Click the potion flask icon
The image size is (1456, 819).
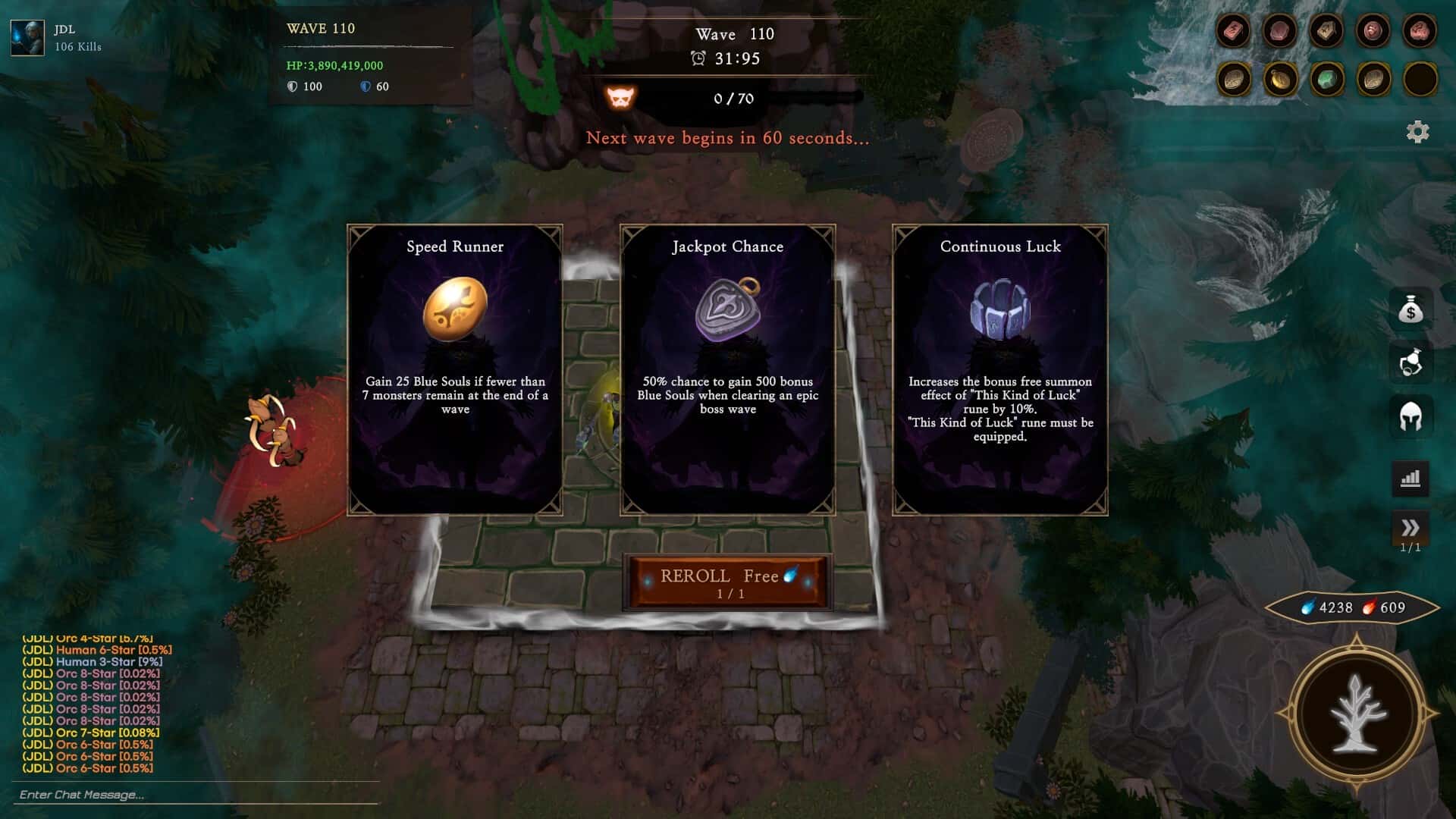pyautogui.click(x=1410, y=363)
